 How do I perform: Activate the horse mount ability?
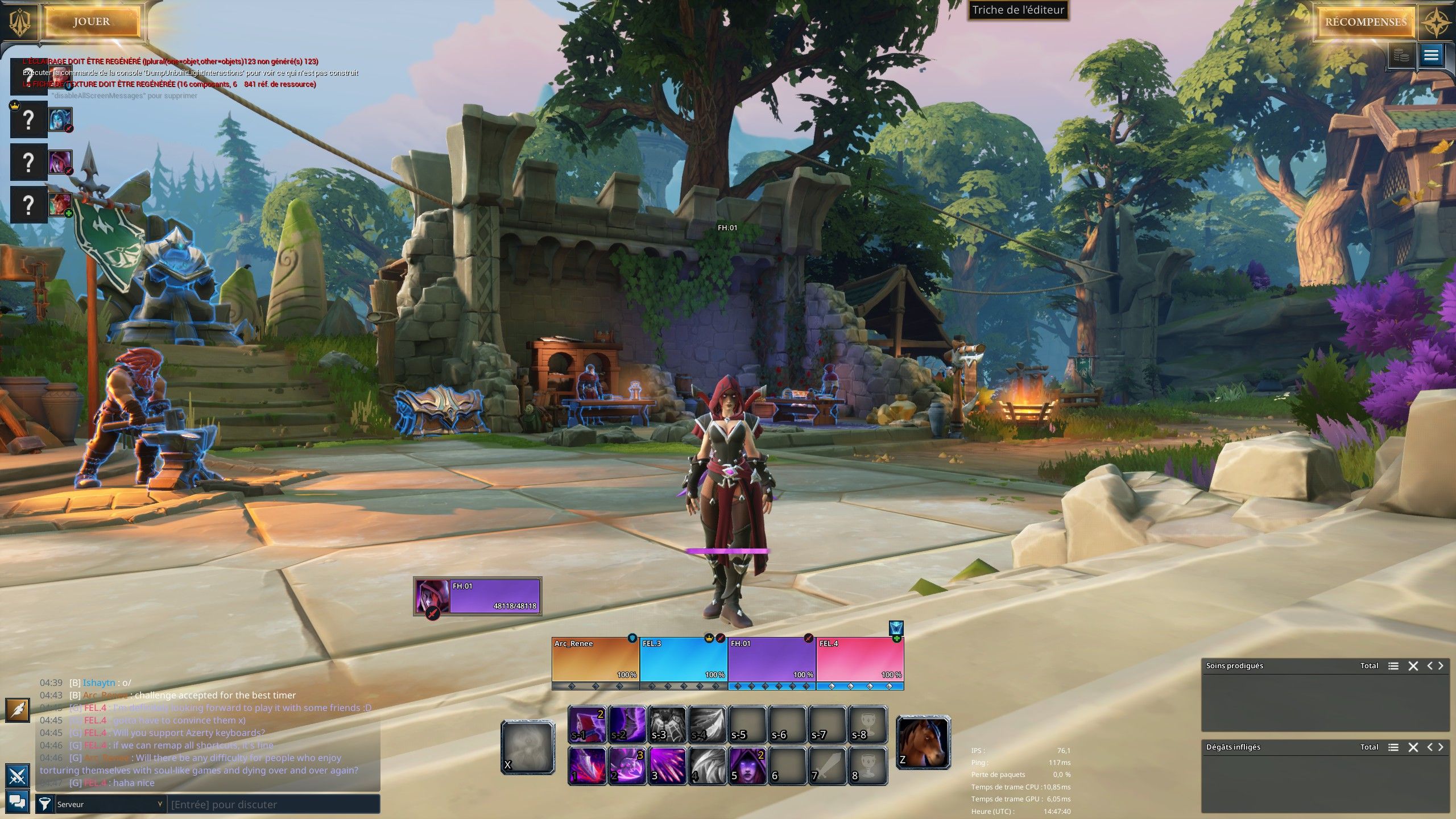coord(923,743)
